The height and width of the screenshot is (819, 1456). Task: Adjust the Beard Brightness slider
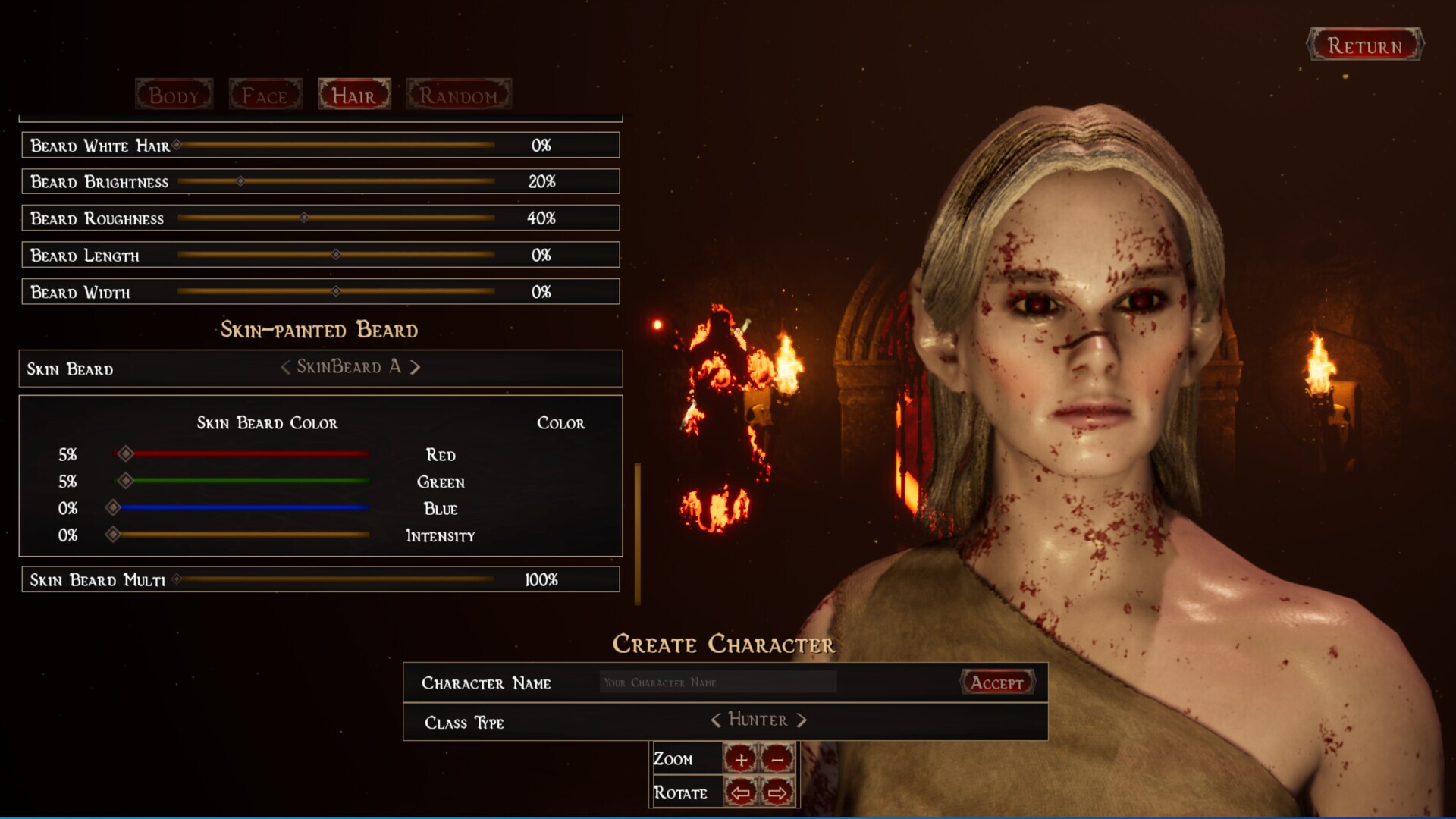(x=240, y=181)
